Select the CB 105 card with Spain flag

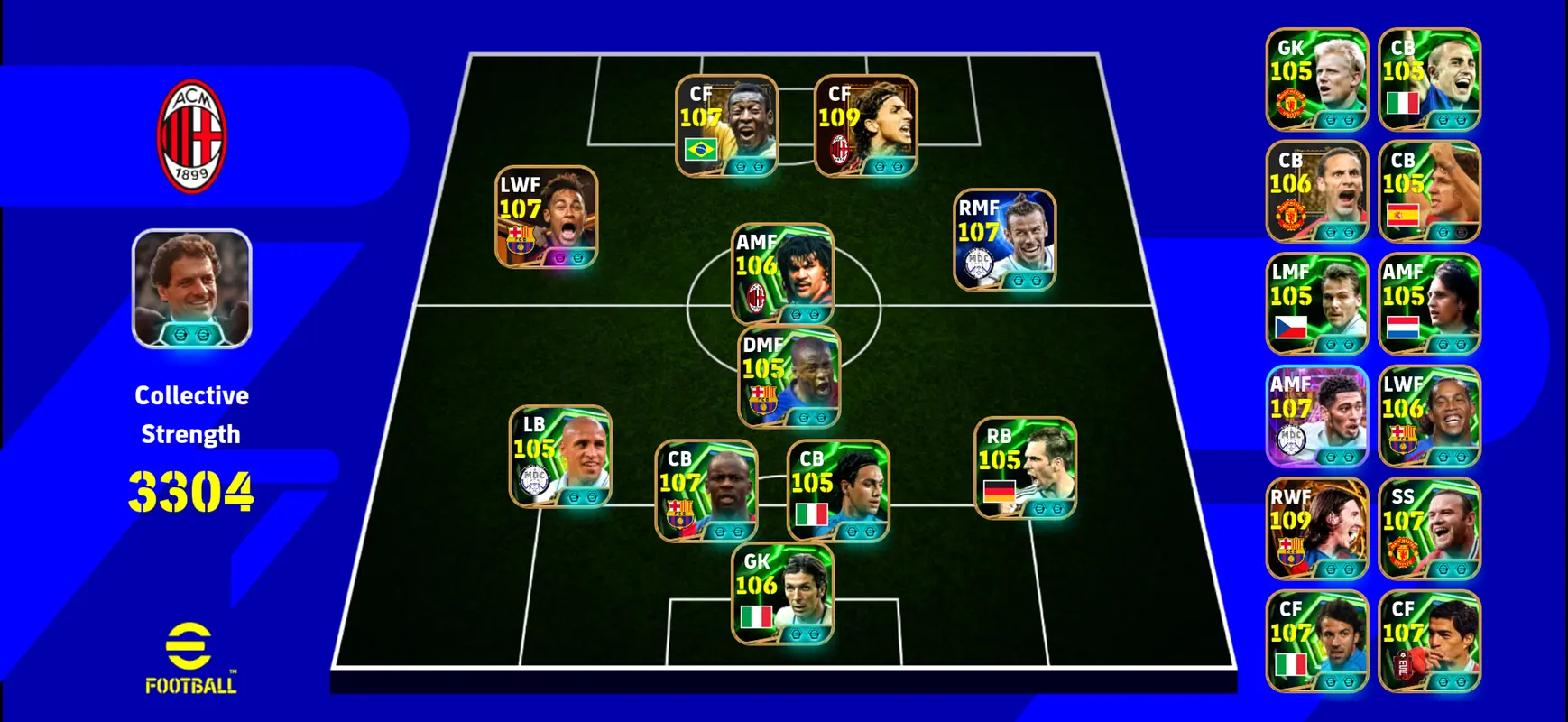1429,191
